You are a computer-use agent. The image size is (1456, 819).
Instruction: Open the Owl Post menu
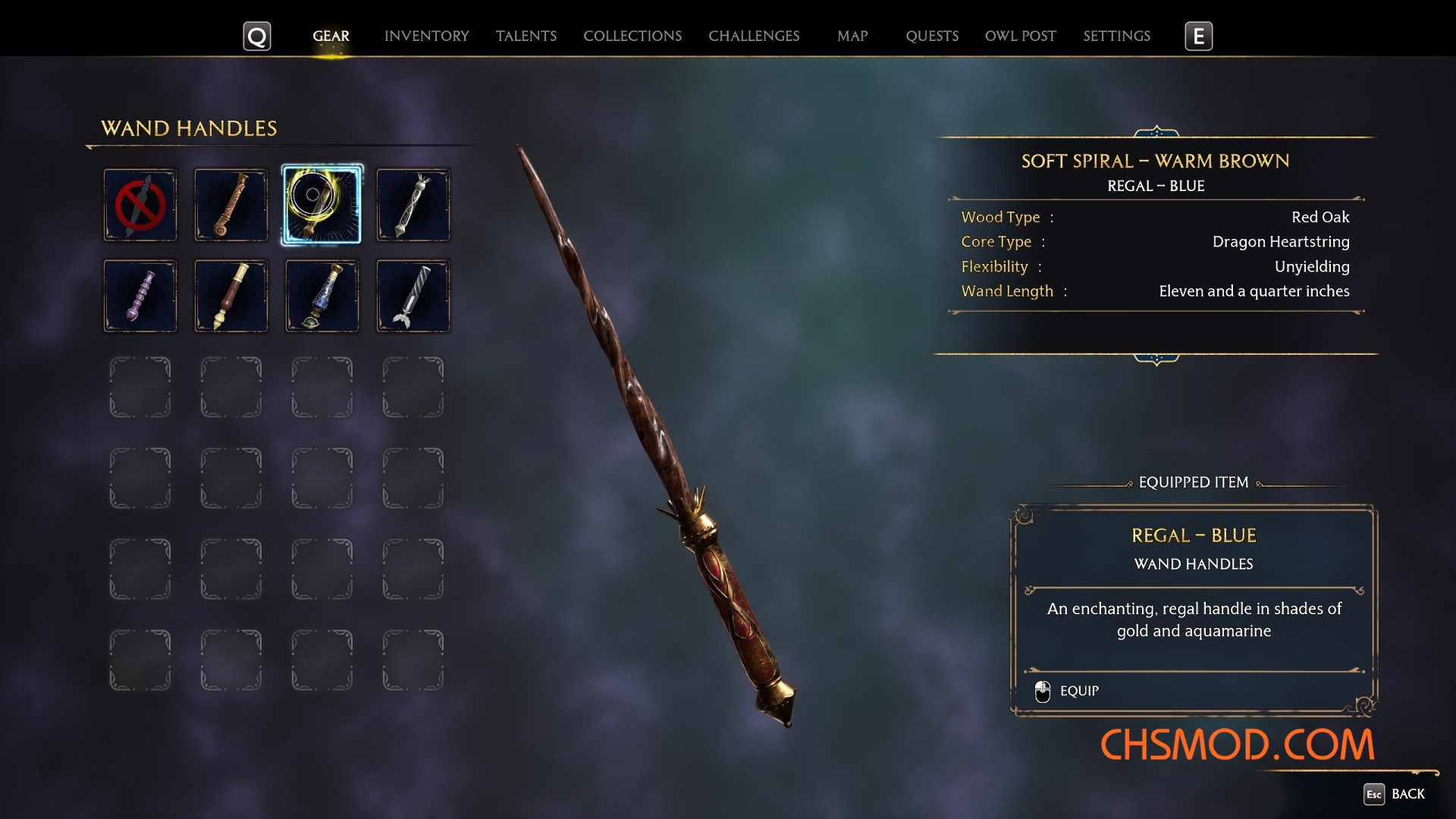tap(1020, 36)
